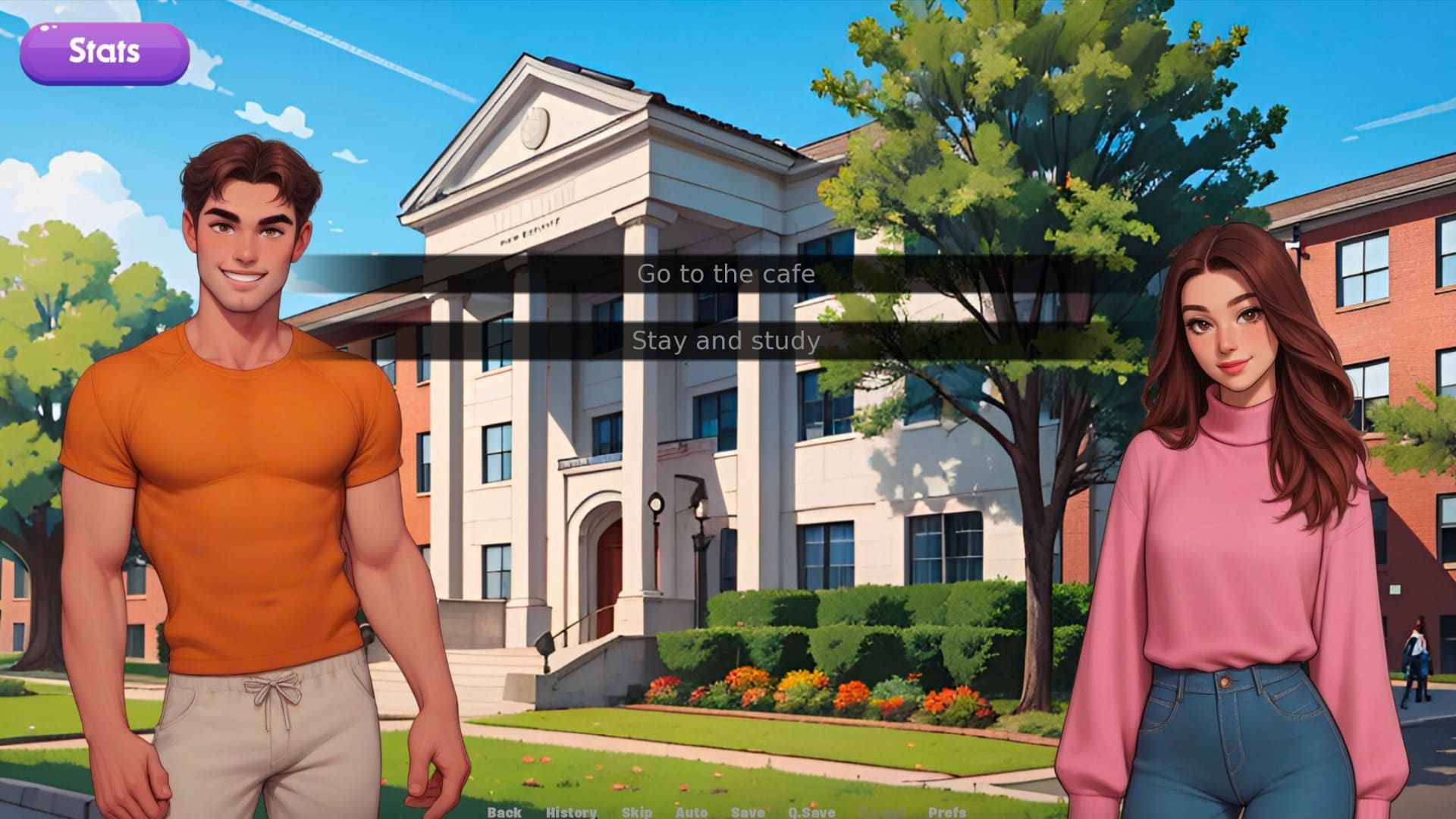Choose "Stay and study"

pos(726,341)
